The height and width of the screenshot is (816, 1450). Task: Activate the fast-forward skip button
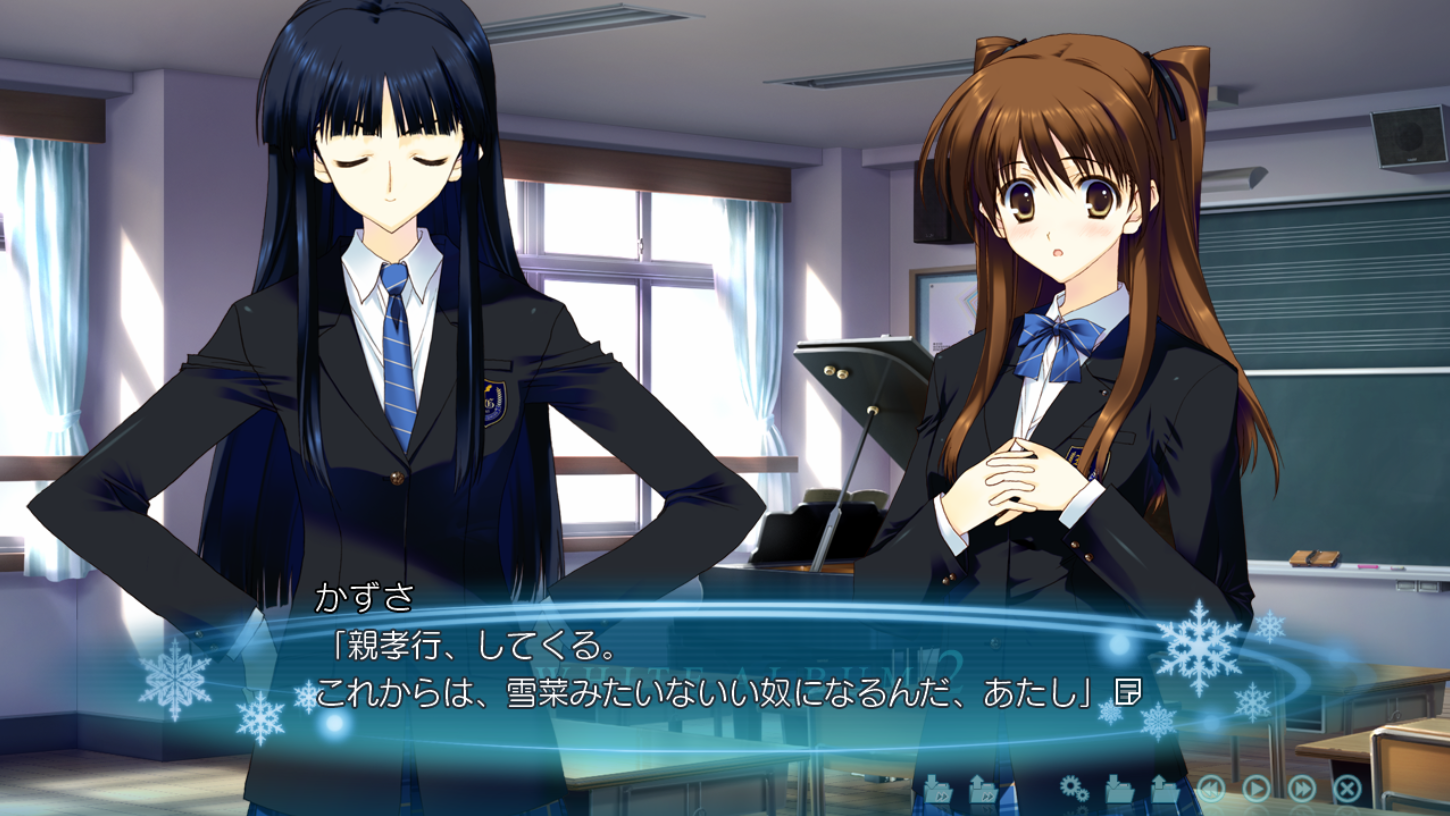(1302, 789)
